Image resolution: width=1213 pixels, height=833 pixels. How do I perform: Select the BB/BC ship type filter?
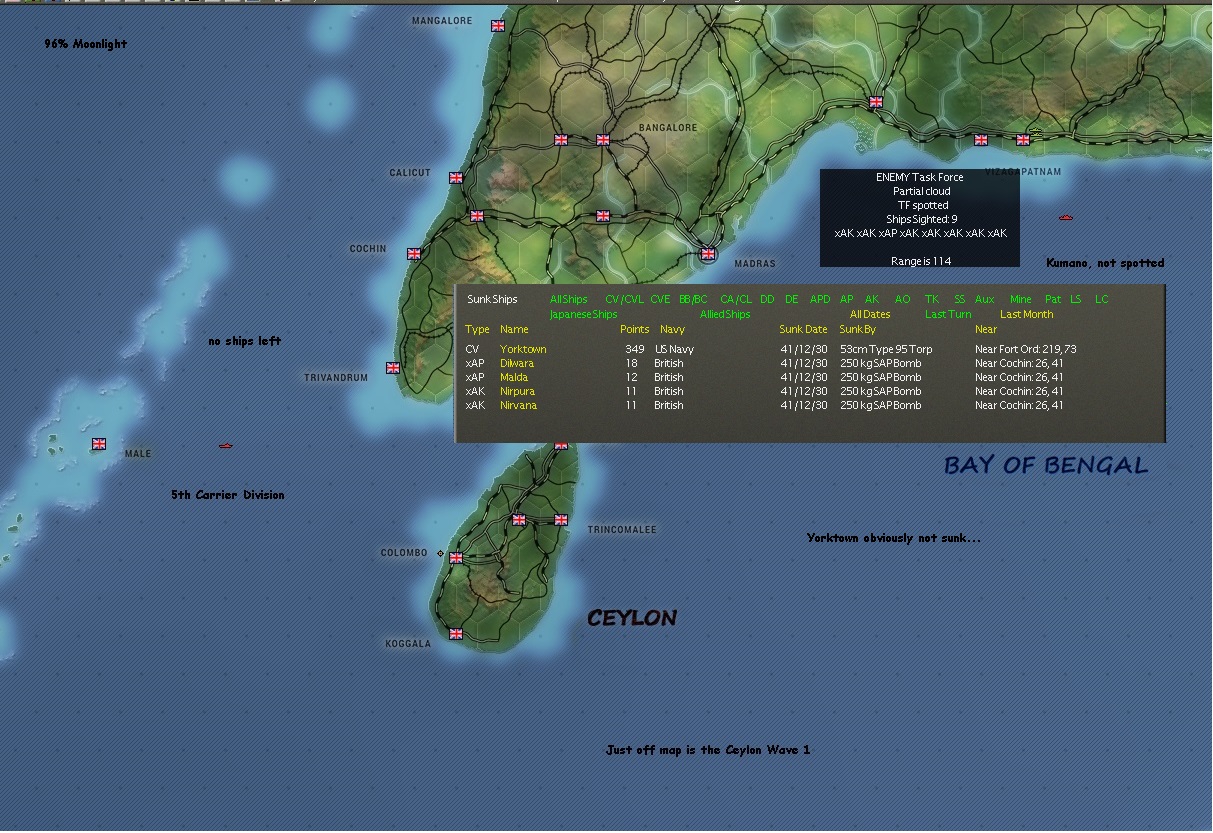(693, 299)
